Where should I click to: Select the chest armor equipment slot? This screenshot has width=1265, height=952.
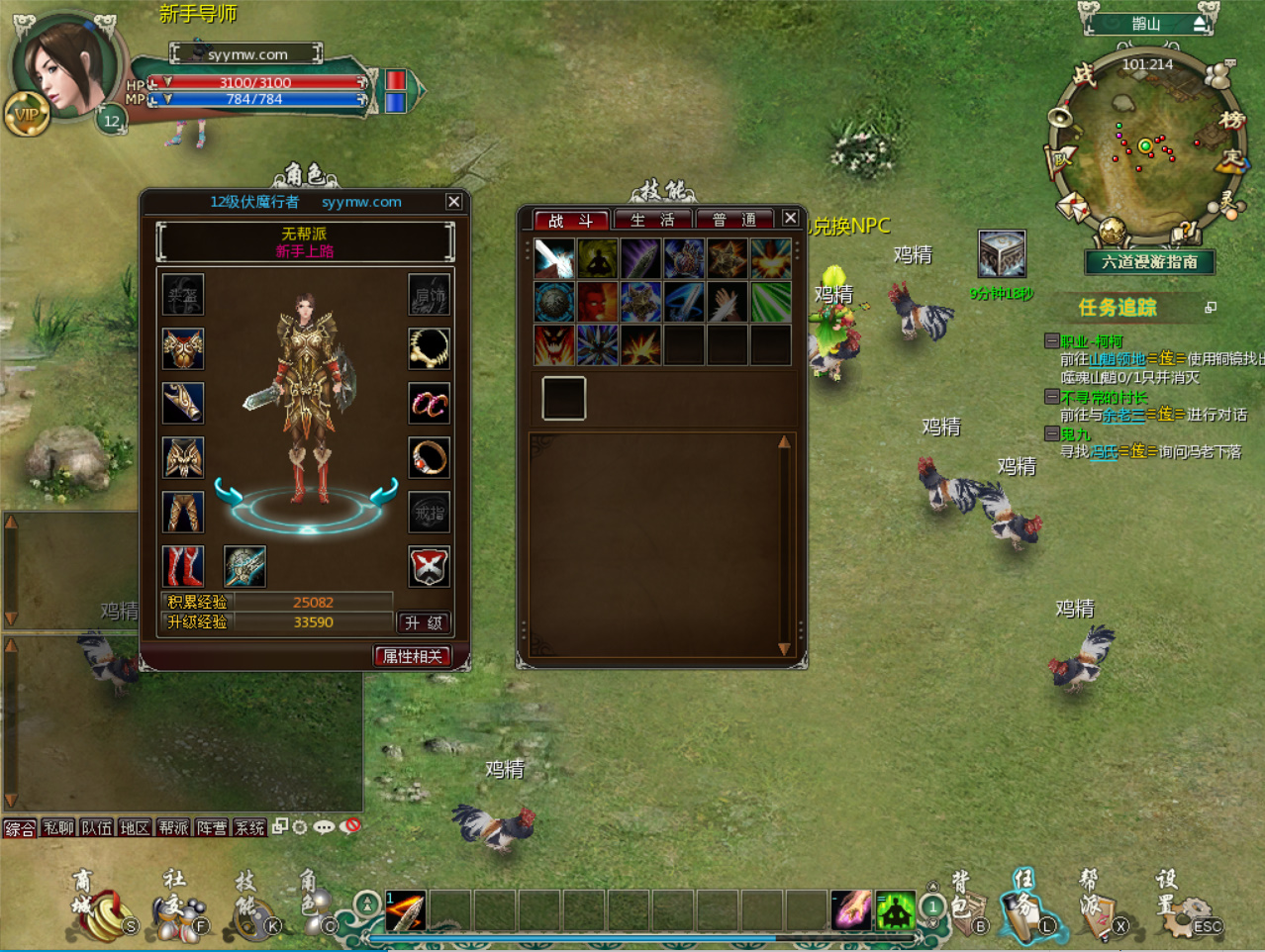click(x=183, y=349)
